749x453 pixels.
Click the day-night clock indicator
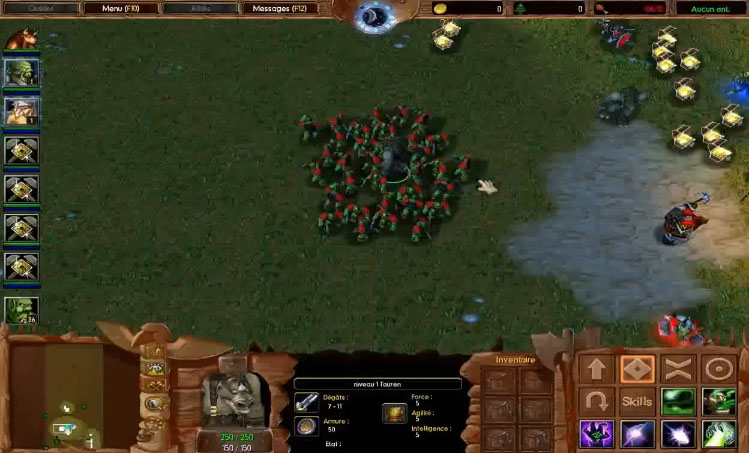click(376, 14)
